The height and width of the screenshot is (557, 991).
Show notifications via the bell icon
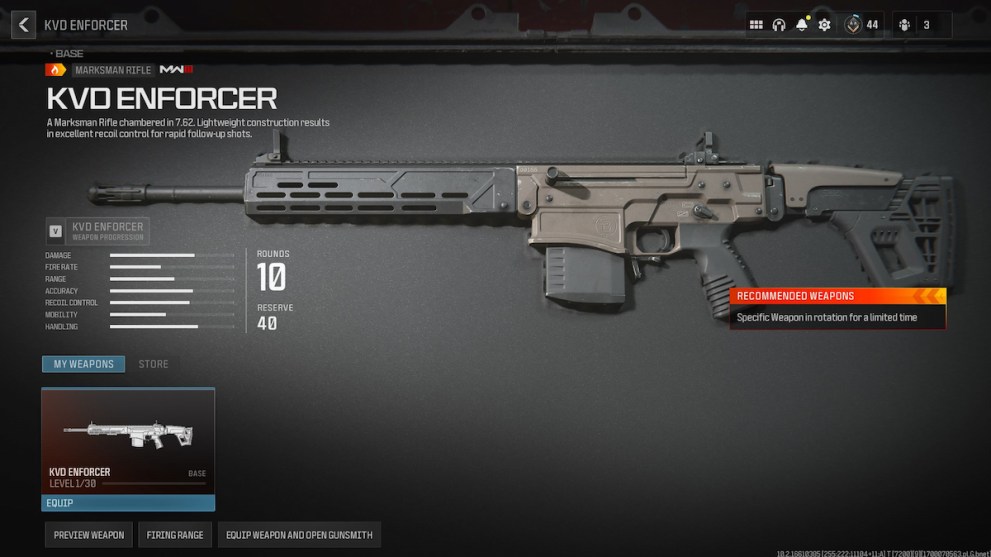click(801, 25)
